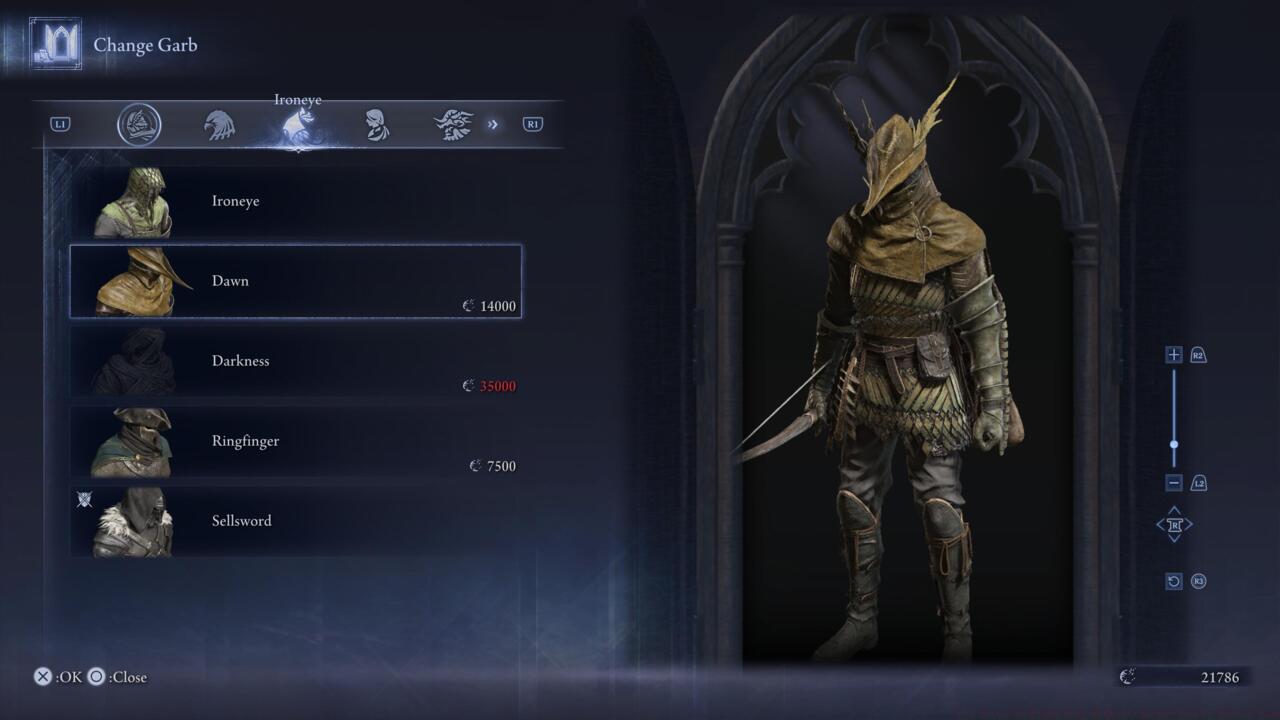Click the vertical zoom slider handle
The width and height of the screenshot is (1280, 720).
click(1174, 445)
